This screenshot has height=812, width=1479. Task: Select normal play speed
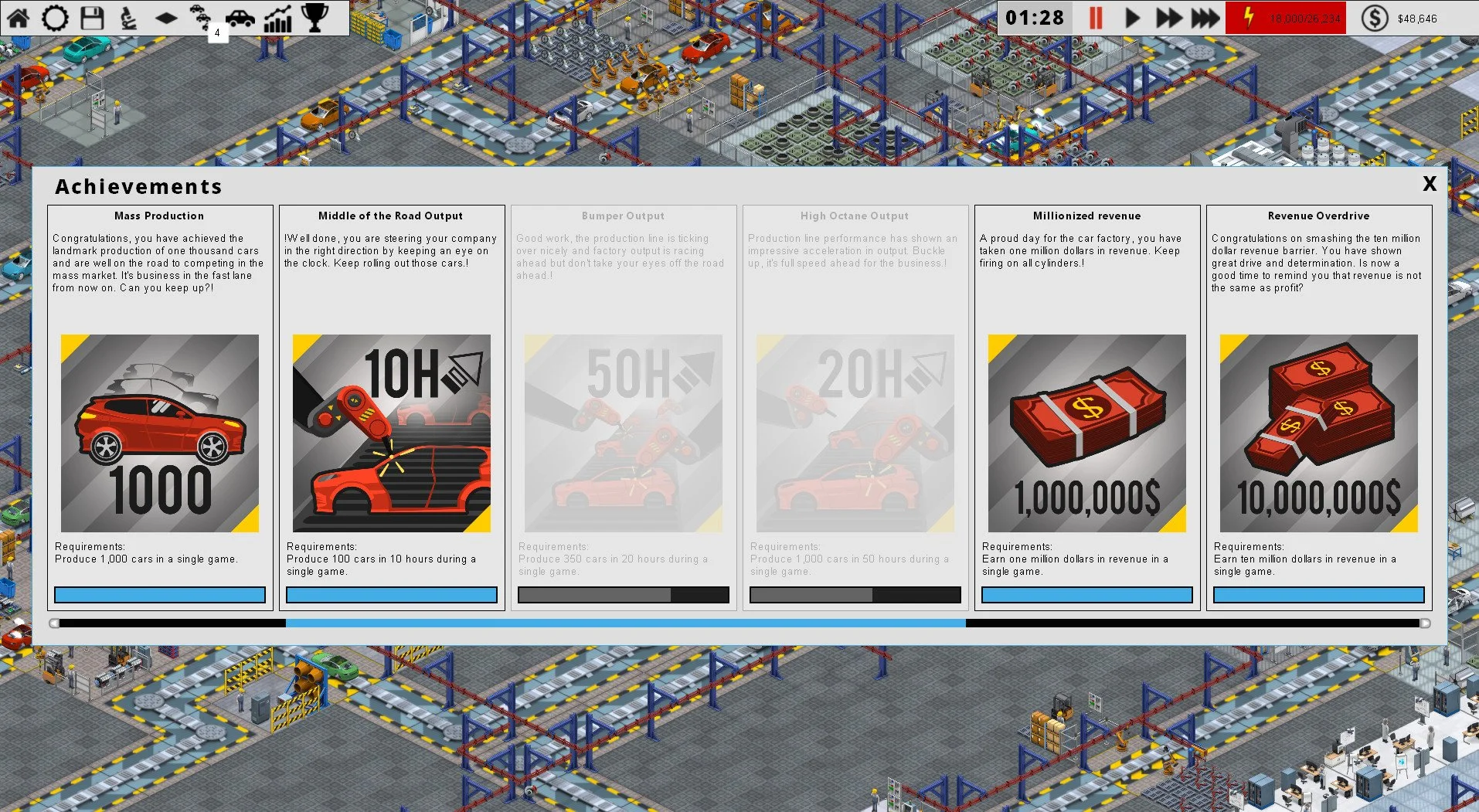[1131, 17]
